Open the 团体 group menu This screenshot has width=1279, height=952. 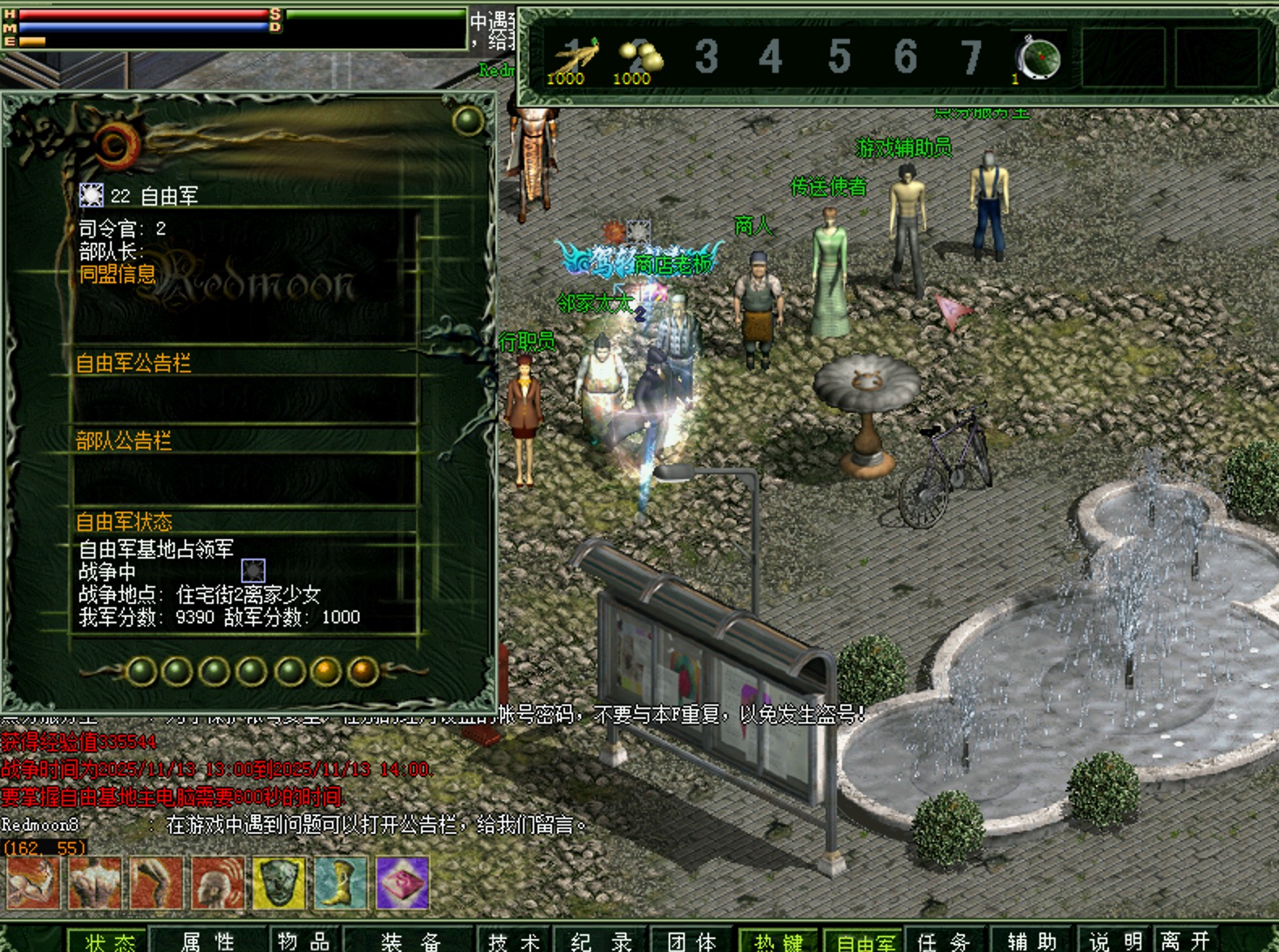(x=692, y=941)
